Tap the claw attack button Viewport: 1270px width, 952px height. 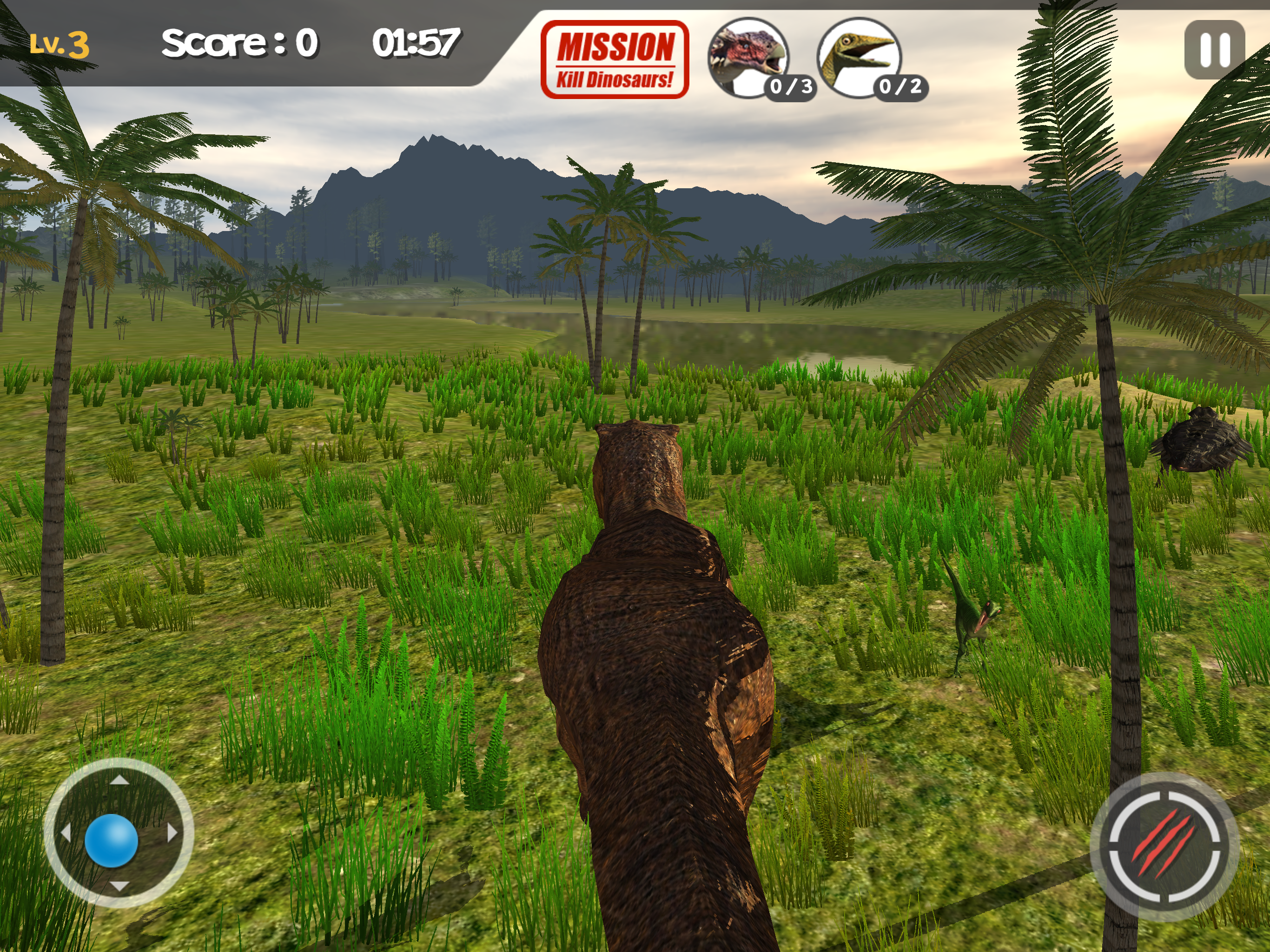pos(1164,847)
